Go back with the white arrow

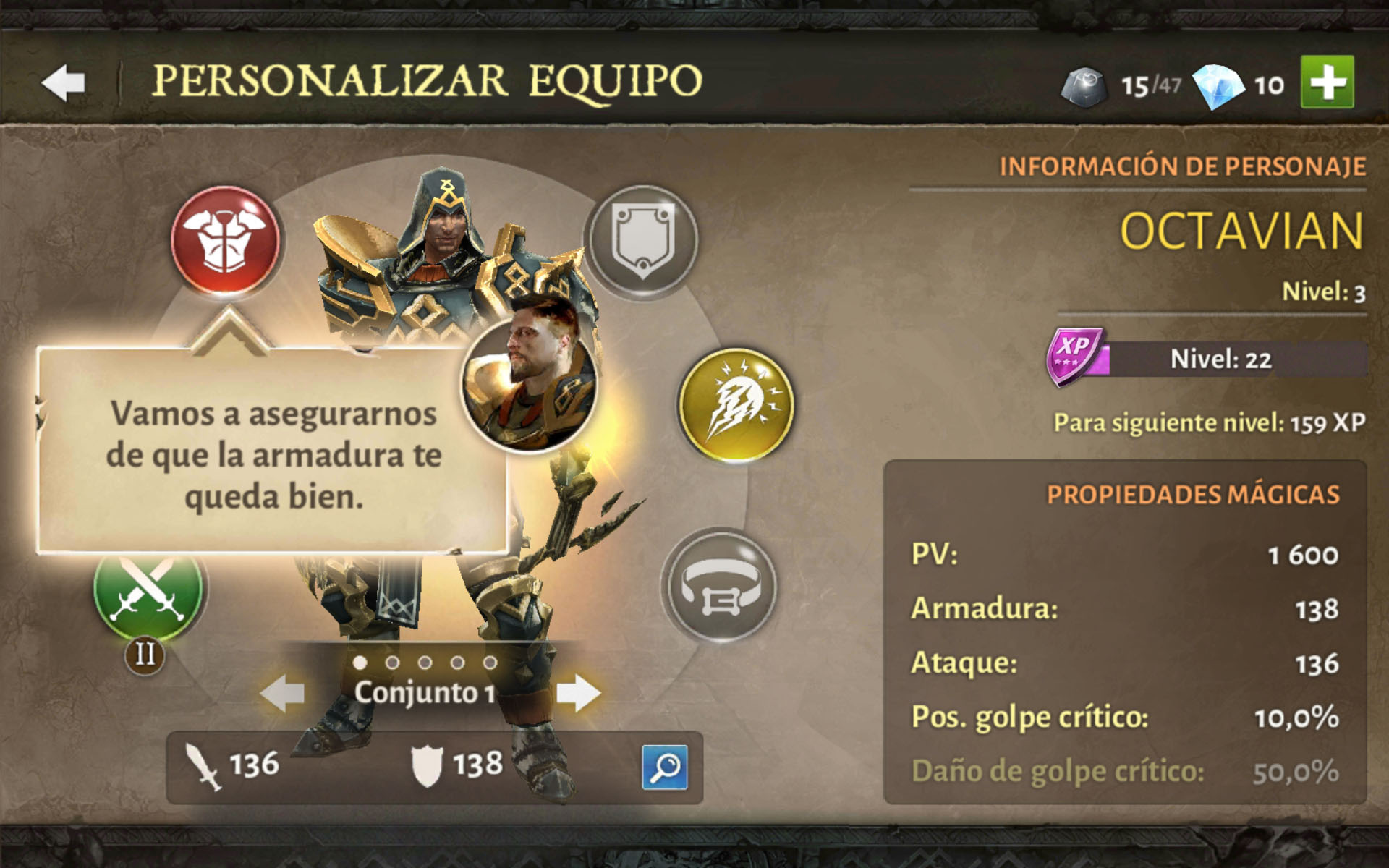coord(64,82)
